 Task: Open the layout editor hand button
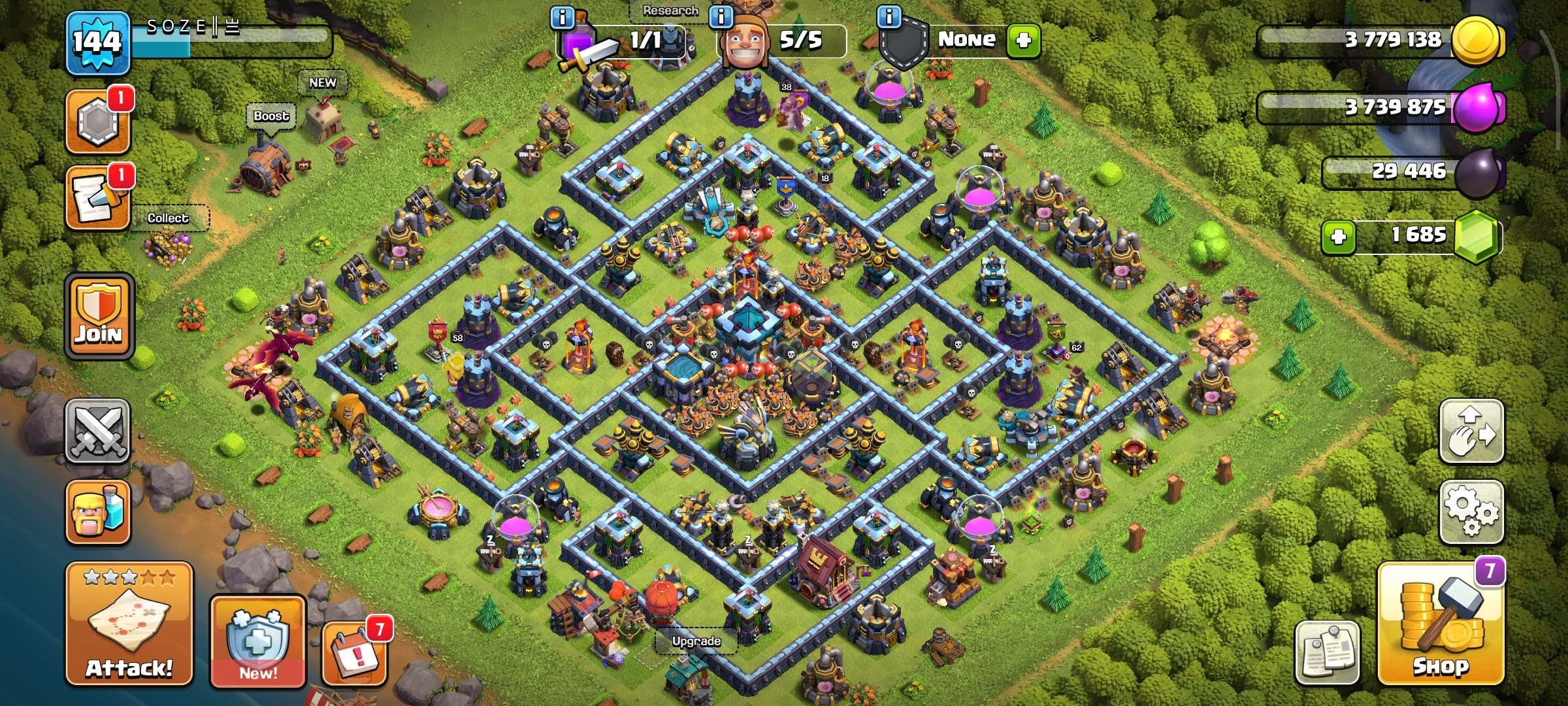1471,431
